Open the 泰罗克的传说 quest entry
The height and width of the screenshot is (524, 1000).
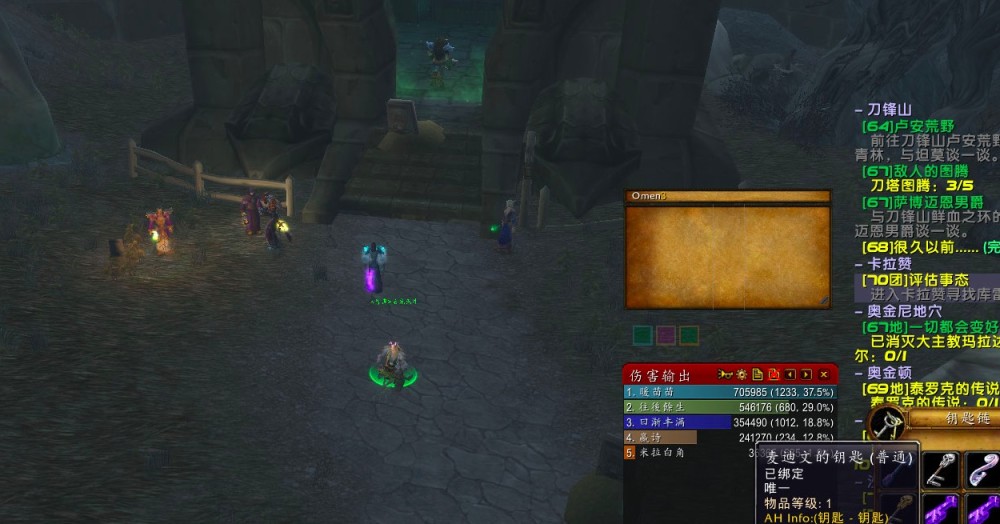click(932, 389)
